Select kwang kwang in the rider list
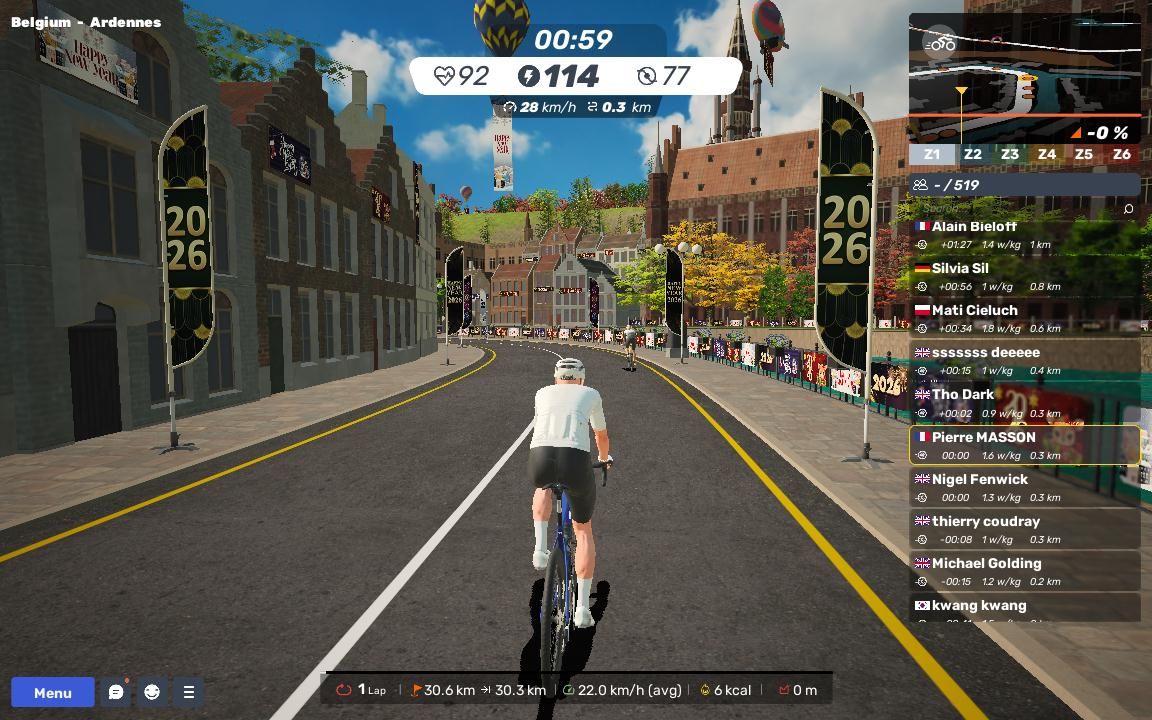The image size is (1152, 720). click(1024, 607)
